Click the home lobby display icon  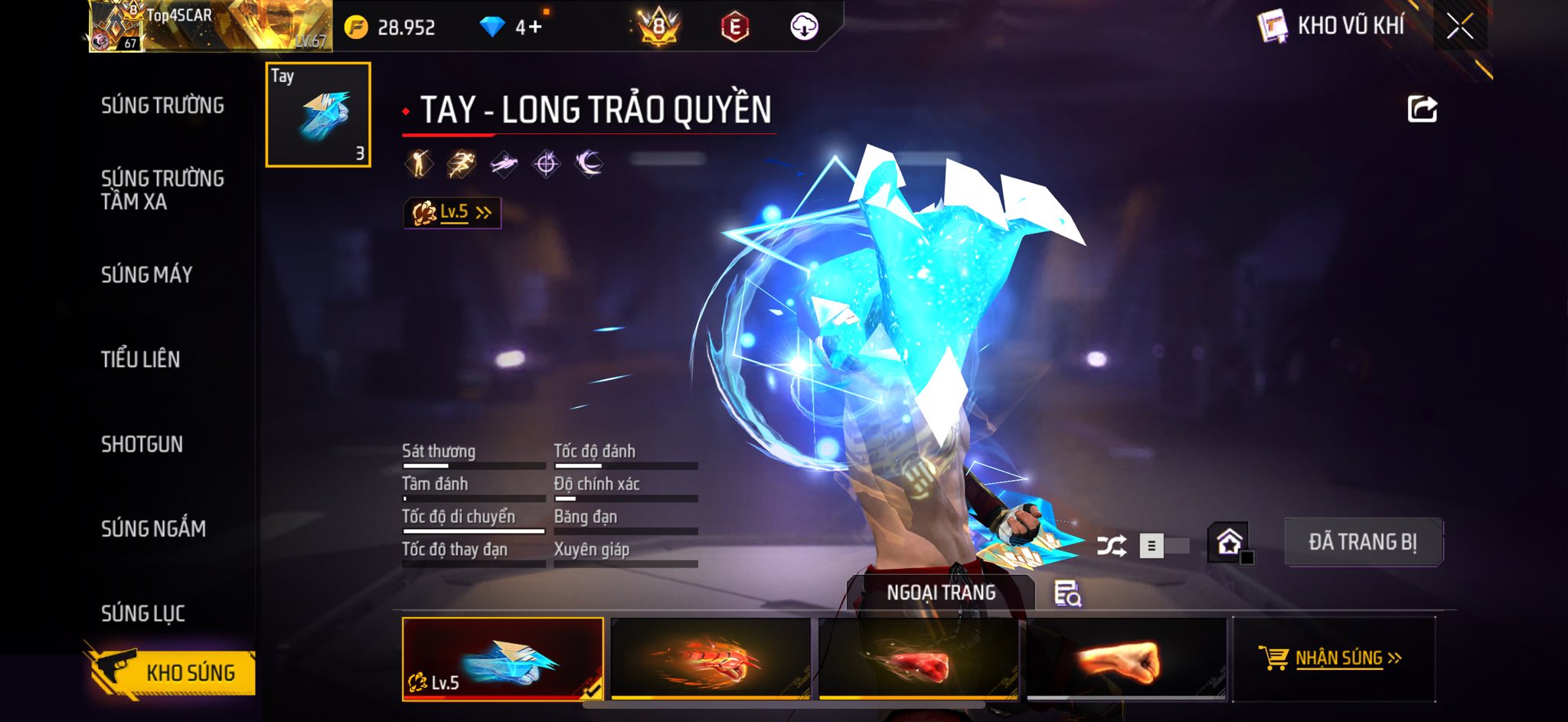point(1229,542)
